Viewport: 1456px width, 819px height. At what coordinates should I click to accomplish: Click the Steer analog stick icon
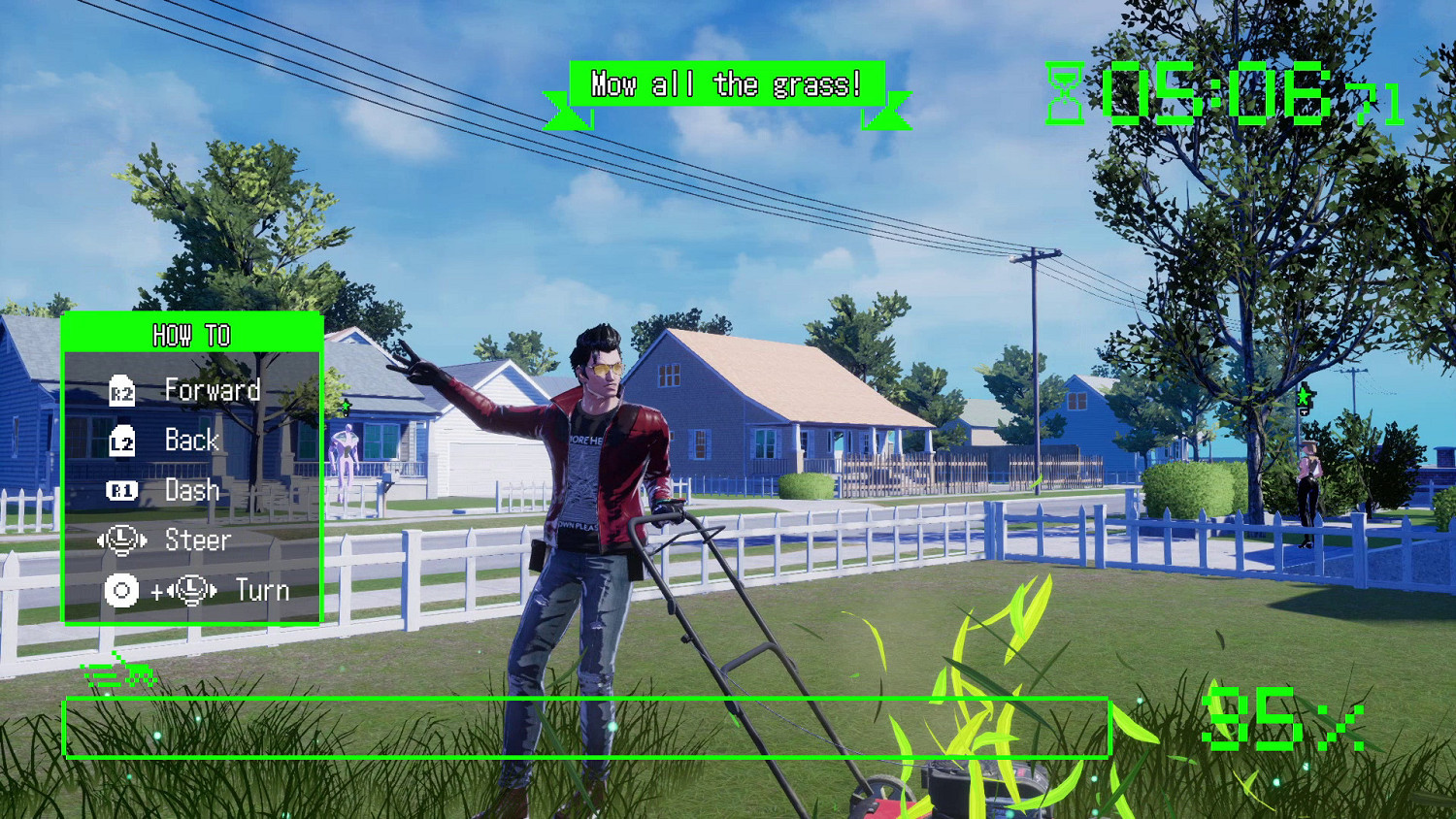[x=119, y=539]
